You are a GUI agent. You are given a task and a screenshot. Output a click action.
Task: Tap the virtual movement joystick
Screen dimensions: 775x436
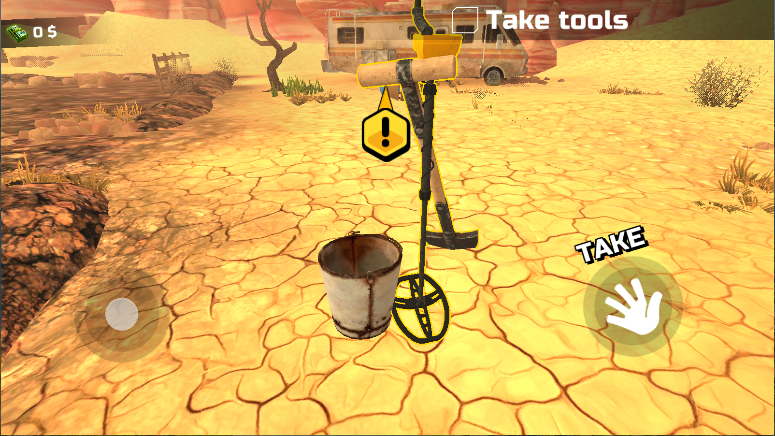(122, 315)
